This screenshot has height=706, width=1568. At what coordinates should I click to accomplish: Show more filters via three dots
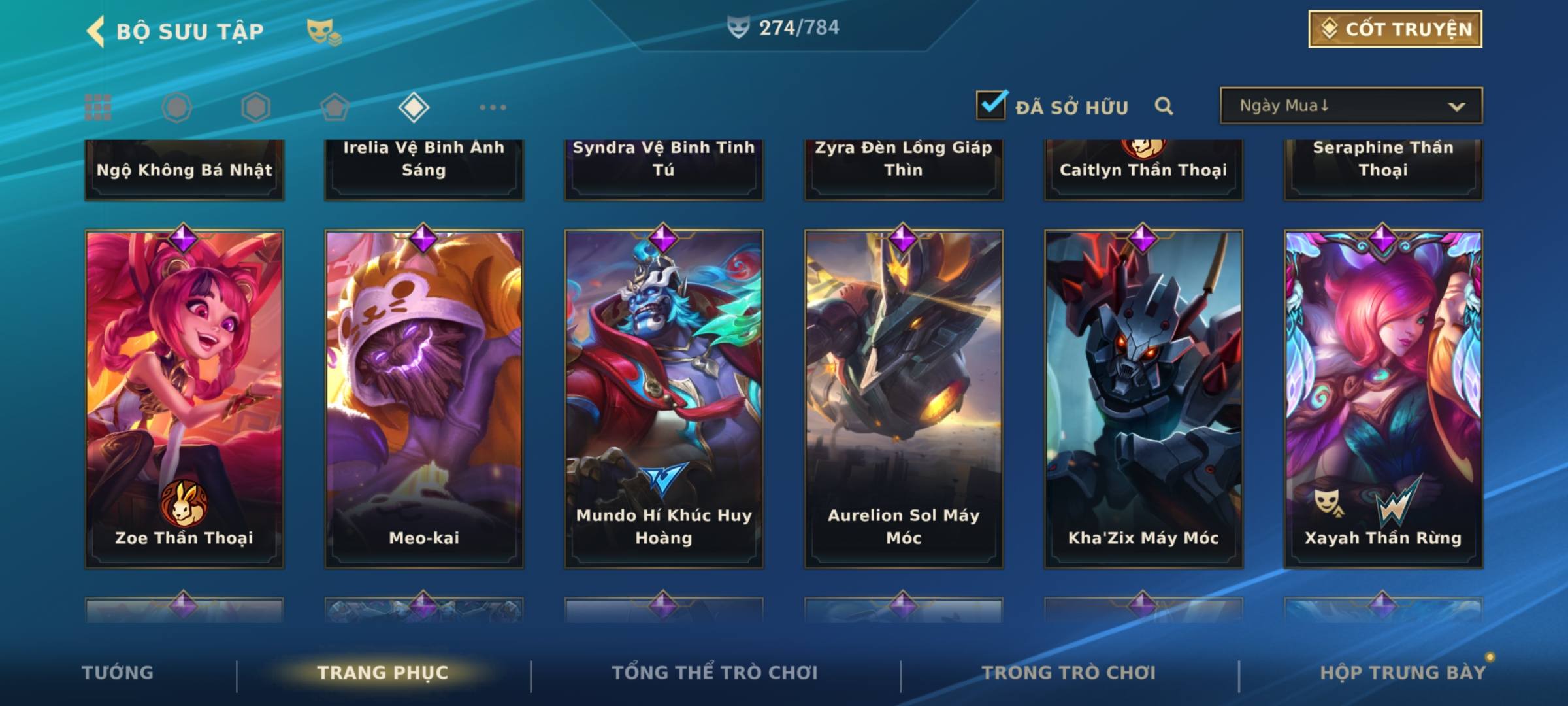[493, 107]
